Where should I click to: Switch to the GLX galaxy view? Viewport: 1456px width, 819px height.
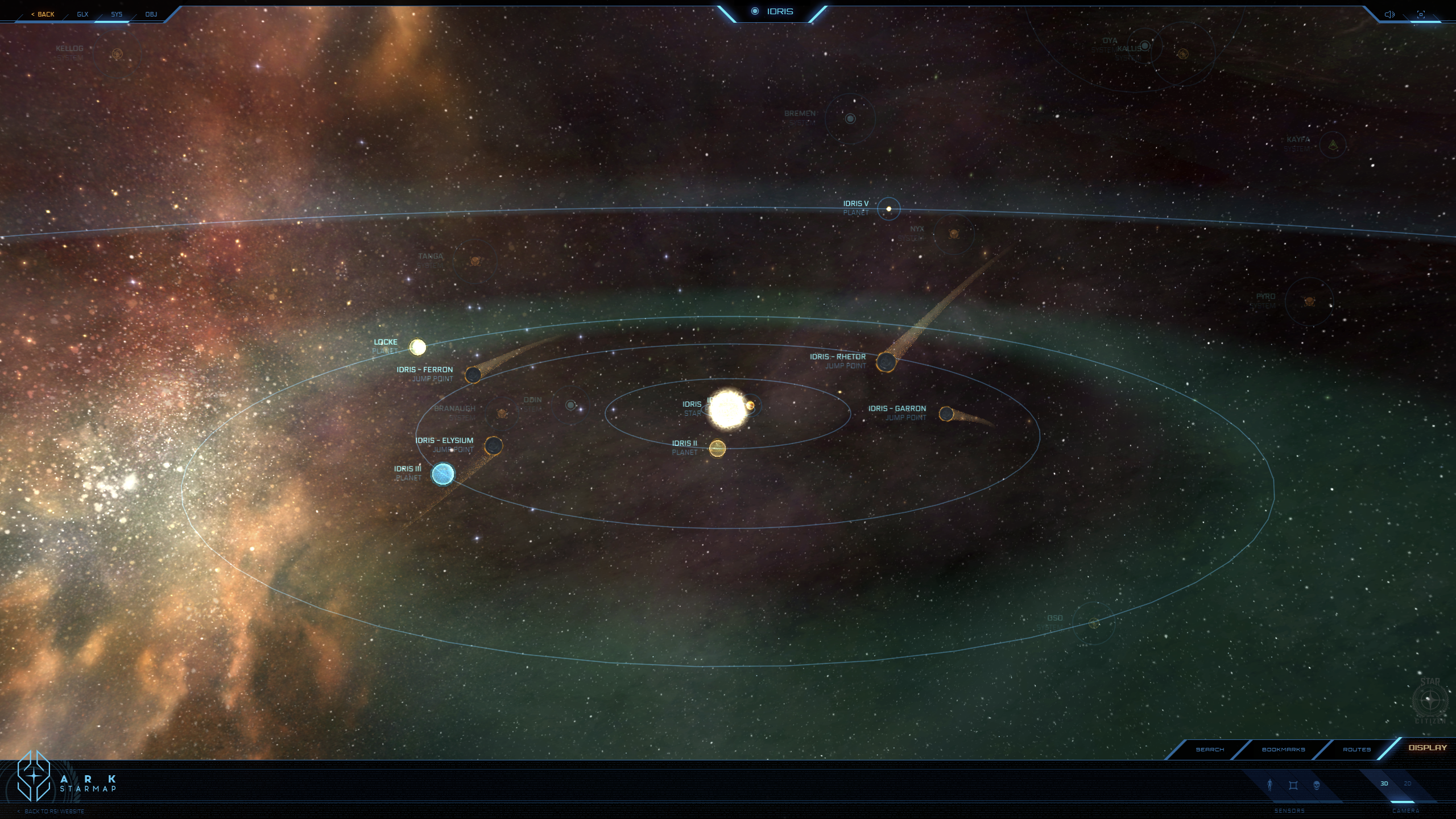click(82, 14)
